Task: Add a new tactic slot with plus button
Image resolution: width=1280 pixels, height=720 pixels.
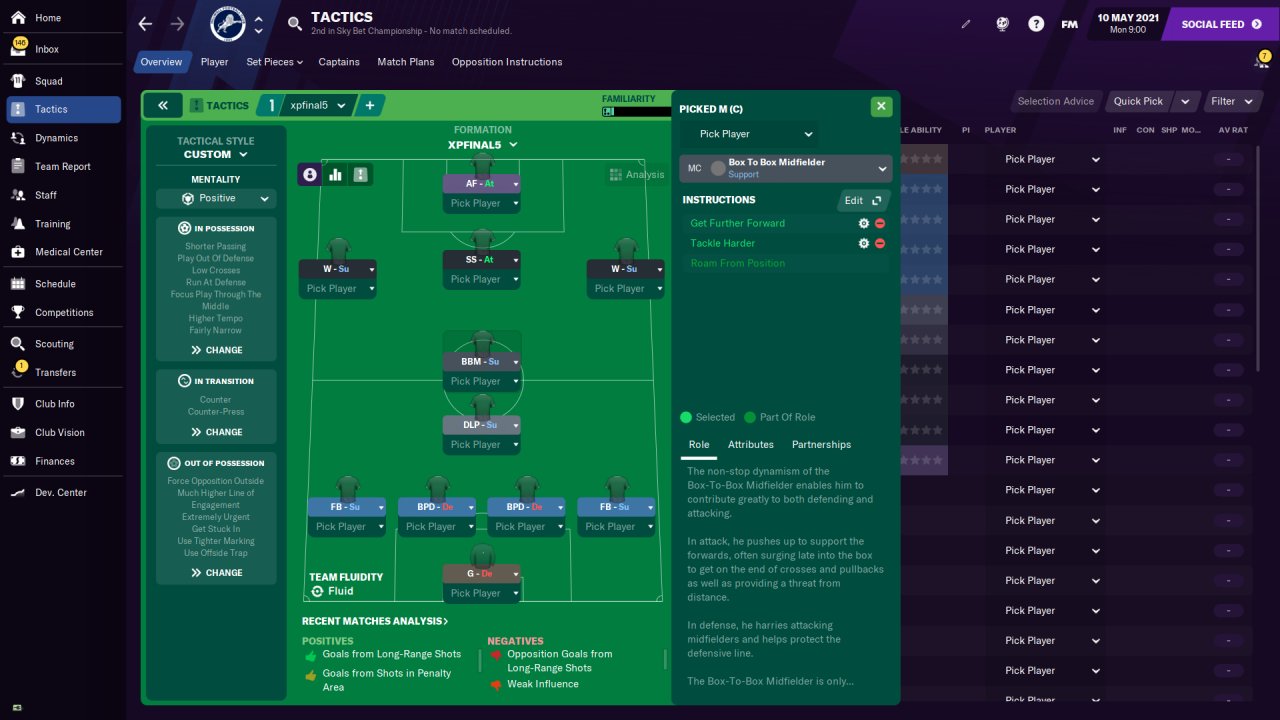Action: [x=369, y=105]
